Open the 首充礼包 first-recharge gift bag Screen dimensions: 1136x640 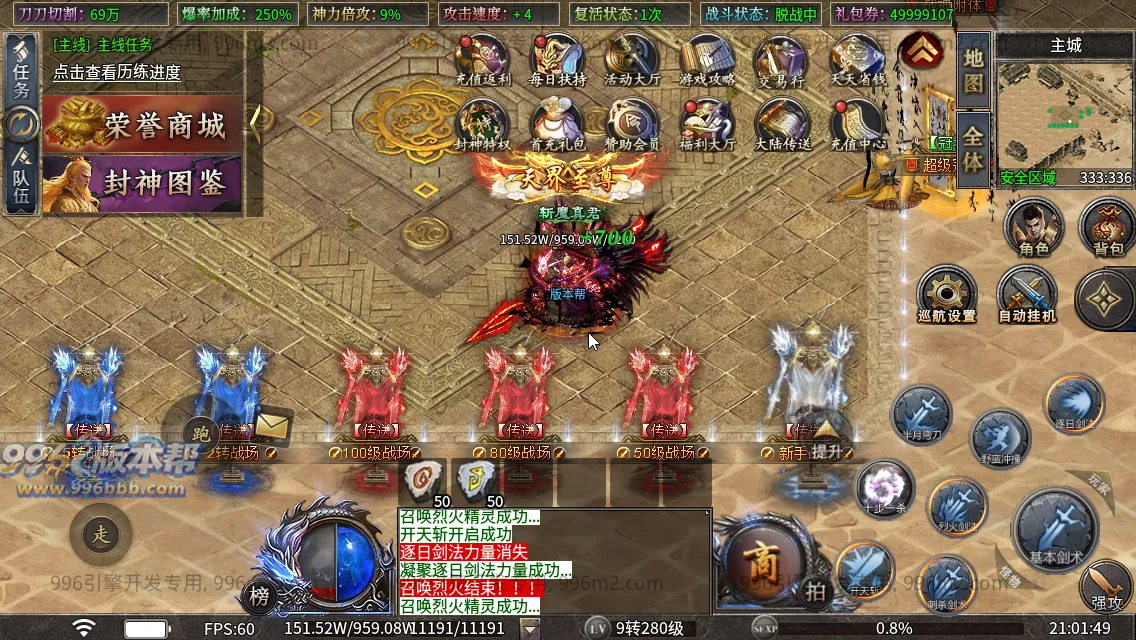(557, 124)
